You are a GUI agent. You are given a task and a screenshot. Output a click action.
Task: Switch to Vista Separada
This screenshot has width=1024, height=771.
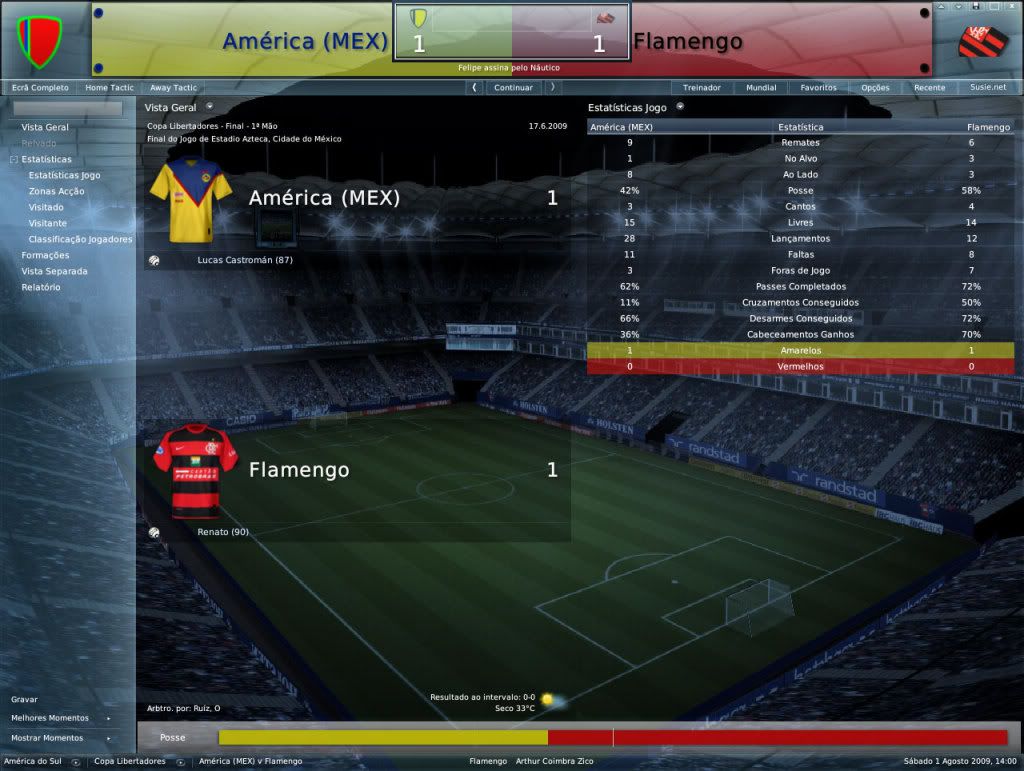tap(54, 271)
